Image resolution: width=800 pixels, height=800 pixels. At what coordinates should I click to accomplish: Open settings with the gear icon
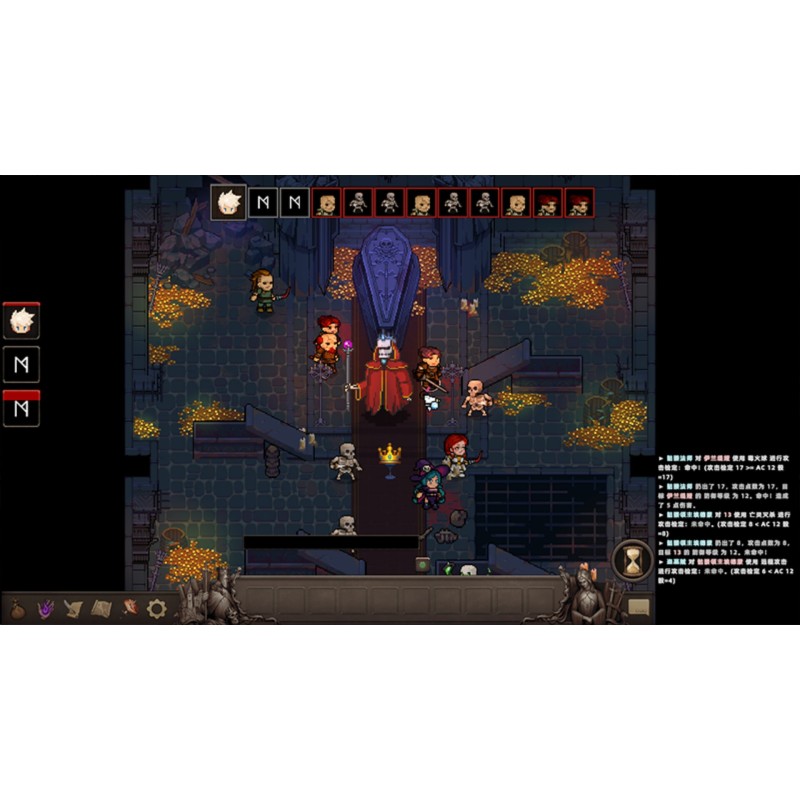coord(156,608)
